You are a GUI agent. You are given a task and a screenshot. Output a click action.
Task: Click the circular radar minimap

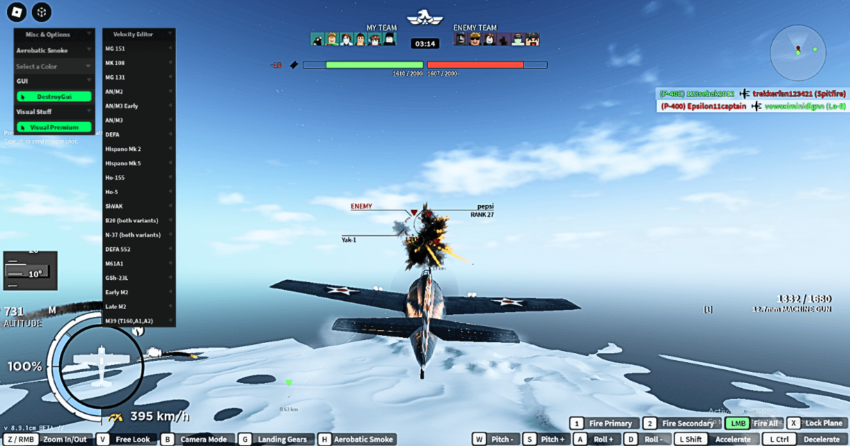click(x=798, y=46)
